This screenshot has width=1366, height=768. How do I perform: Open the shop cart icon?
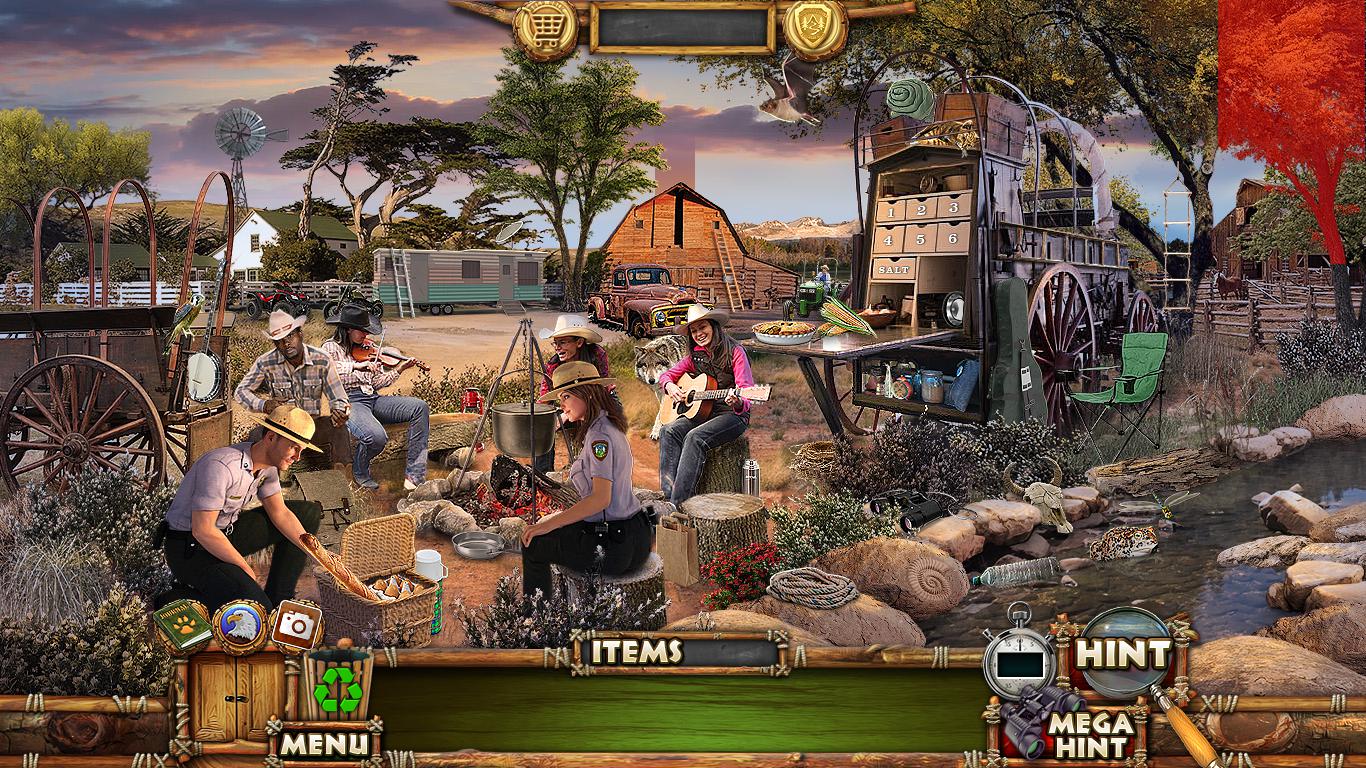pos(546,29)
